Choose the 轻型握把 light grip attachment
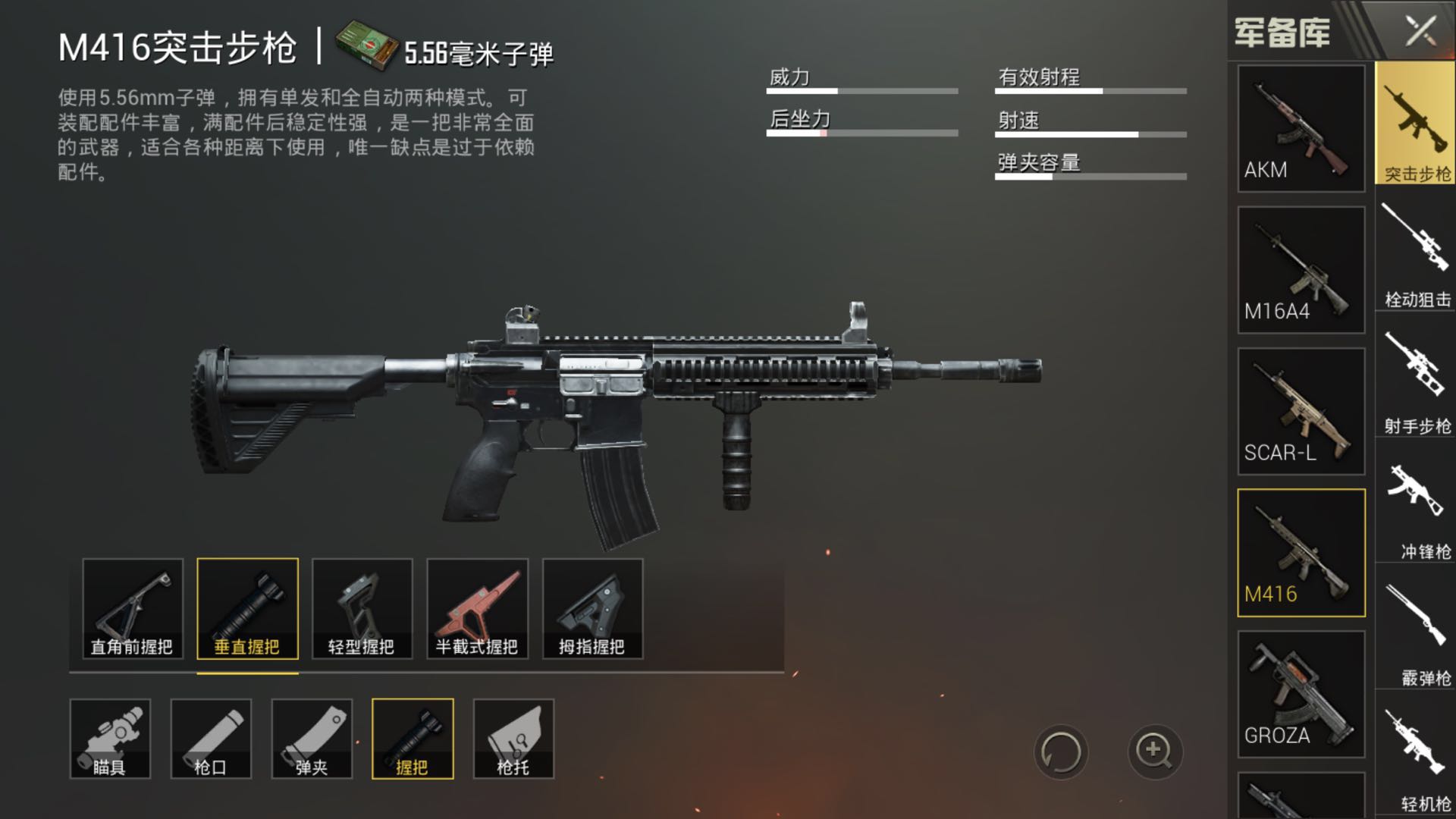The width and height of the screenshot is (1456, 819). point(362,608)
